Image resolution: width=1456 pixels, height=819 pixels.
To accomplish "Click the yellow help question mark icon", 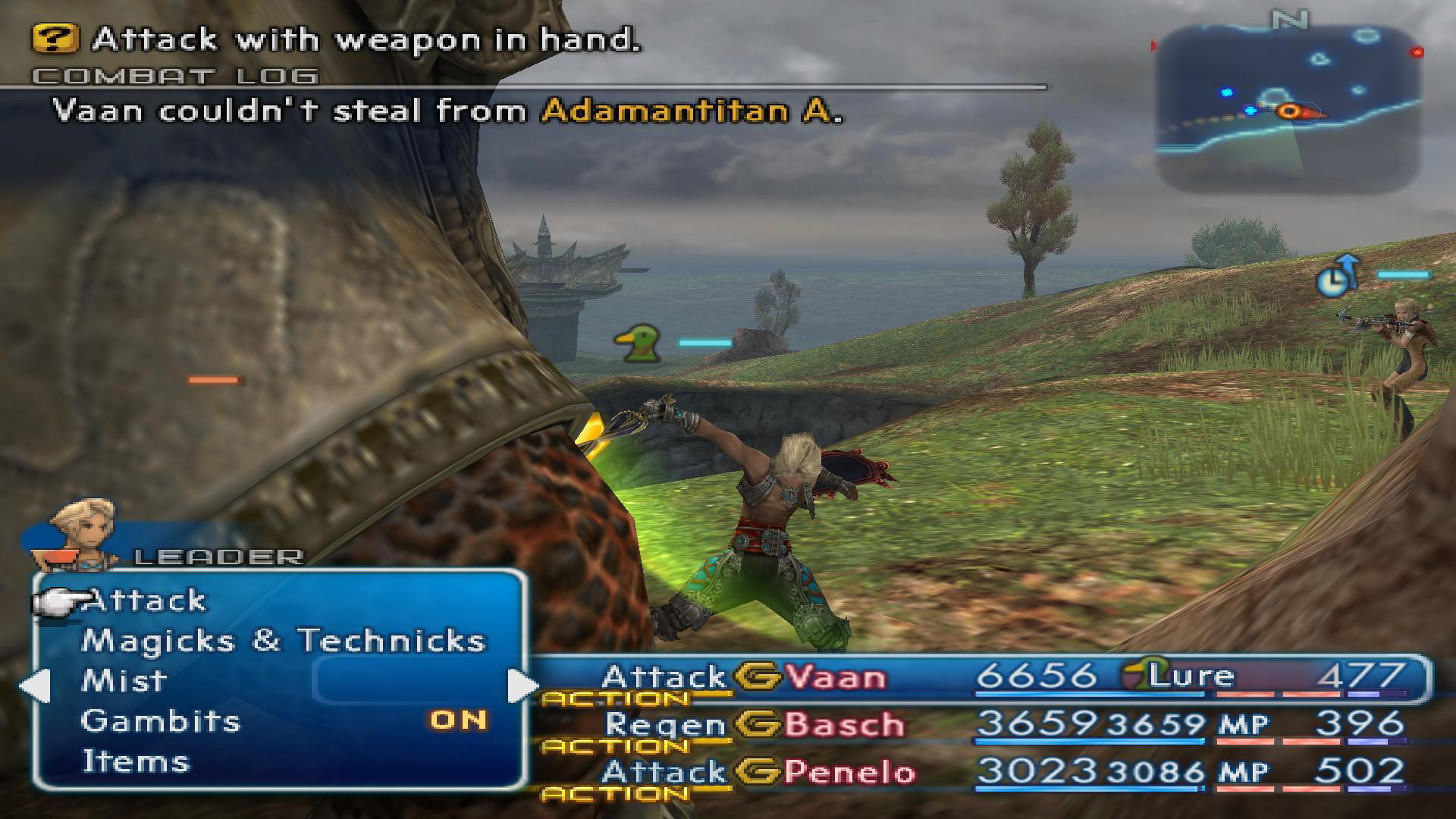I will coord(55,39).
